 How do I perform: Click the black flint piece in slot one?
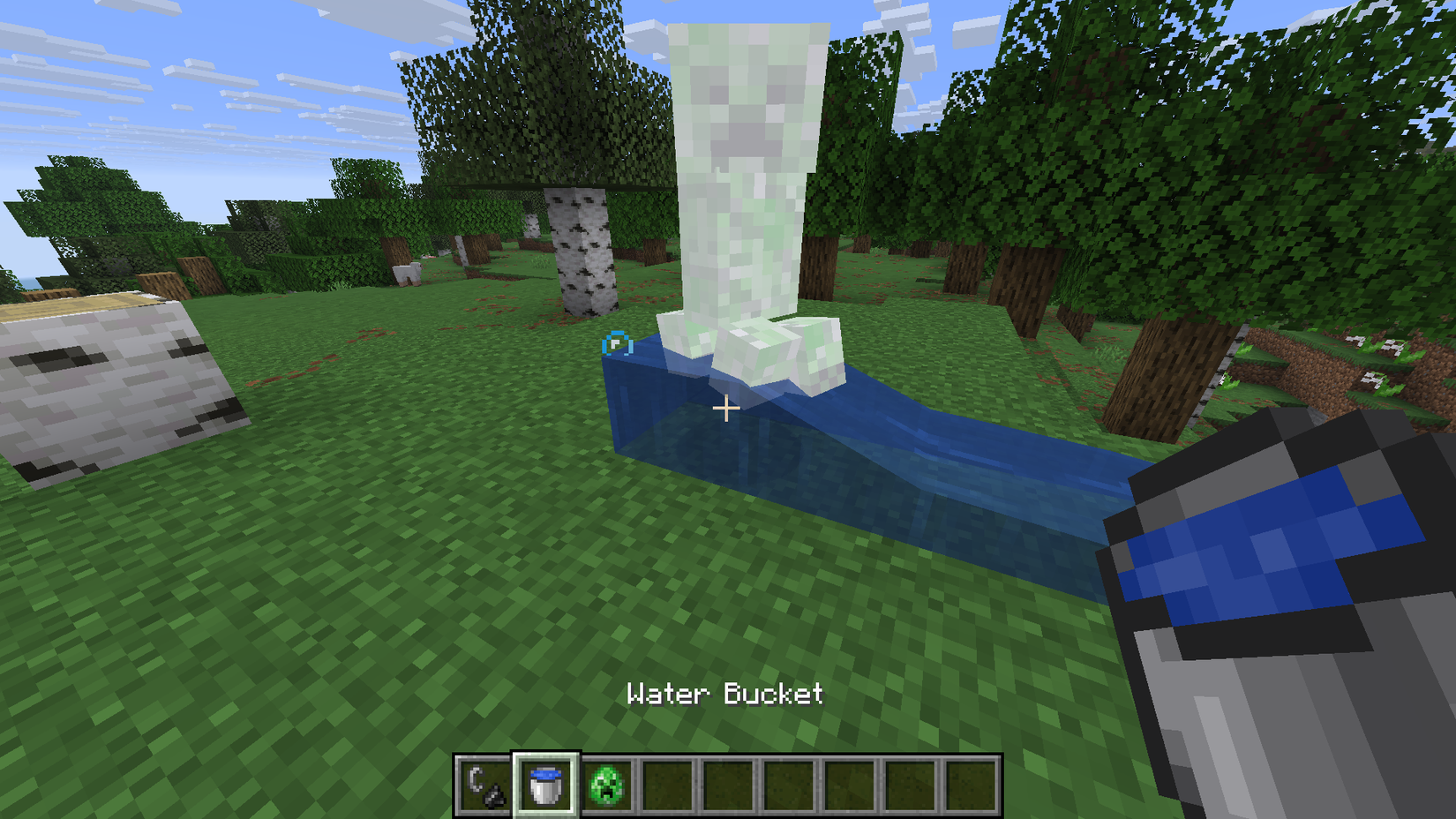point(494,794)
